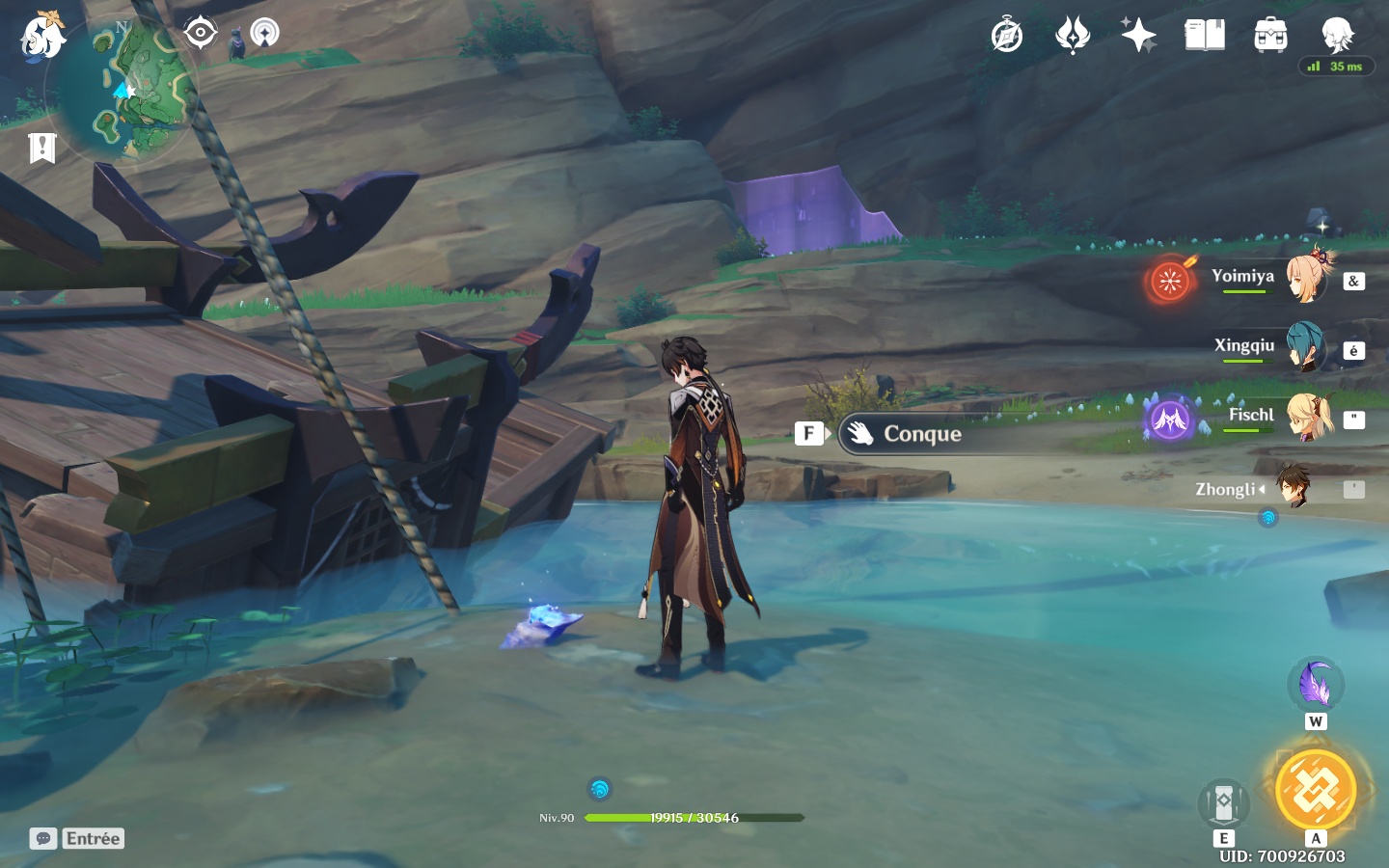Switch to Yoimiya in the party
The image size is (1389, 868).
point(1306,279)
